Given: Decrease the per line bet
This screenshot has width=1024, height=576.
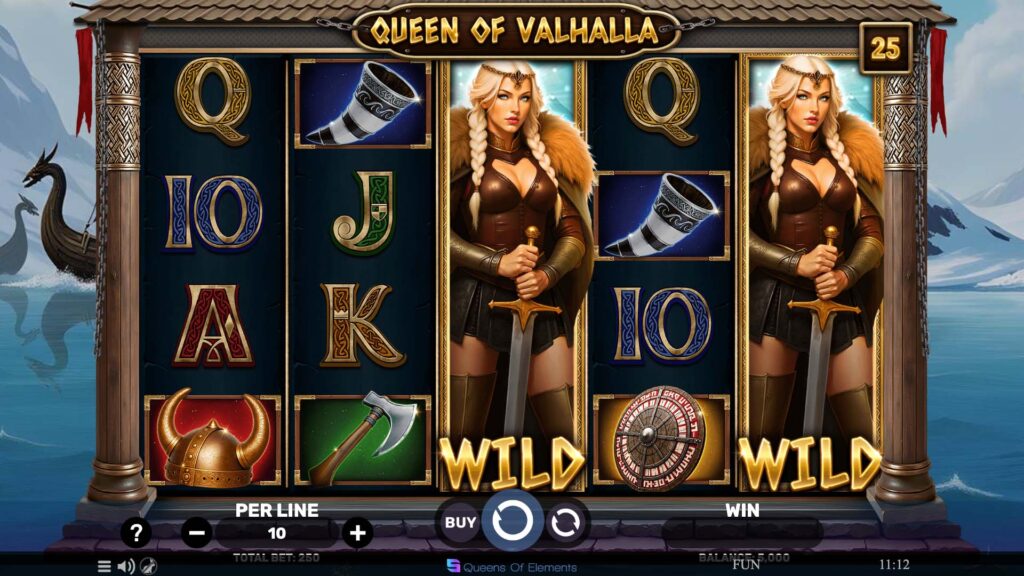Looking at the screenshot, I should [197, 533].
